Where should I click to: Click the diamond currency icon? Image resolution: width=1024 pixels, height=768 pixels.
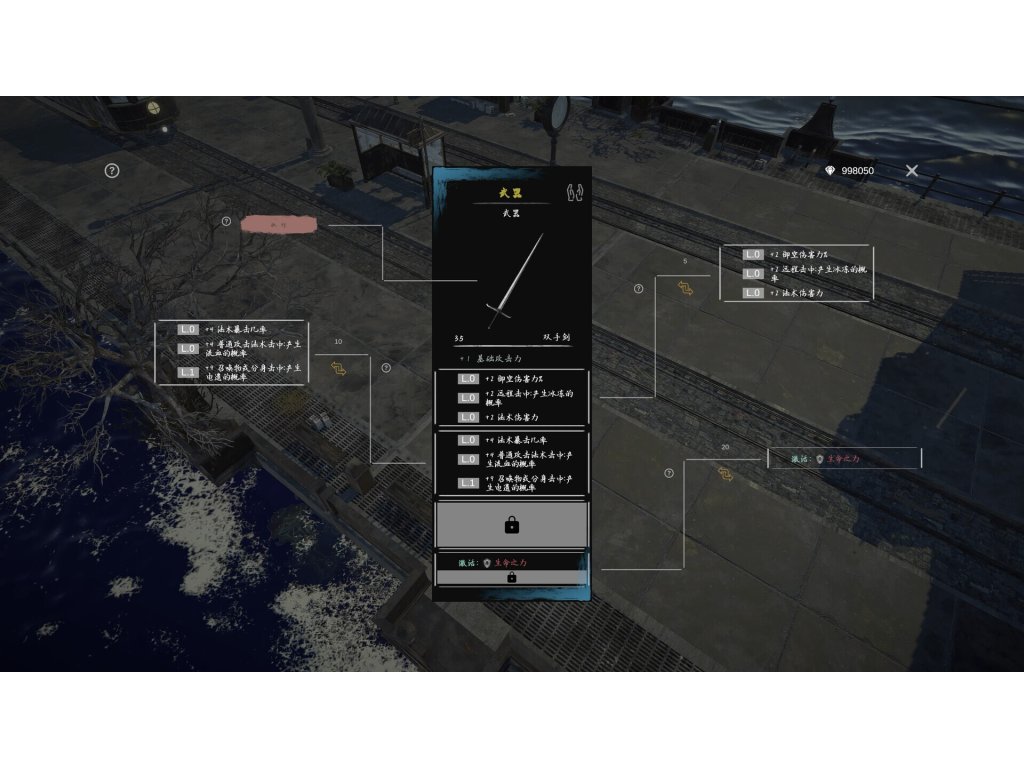click(x=829, y=171)
